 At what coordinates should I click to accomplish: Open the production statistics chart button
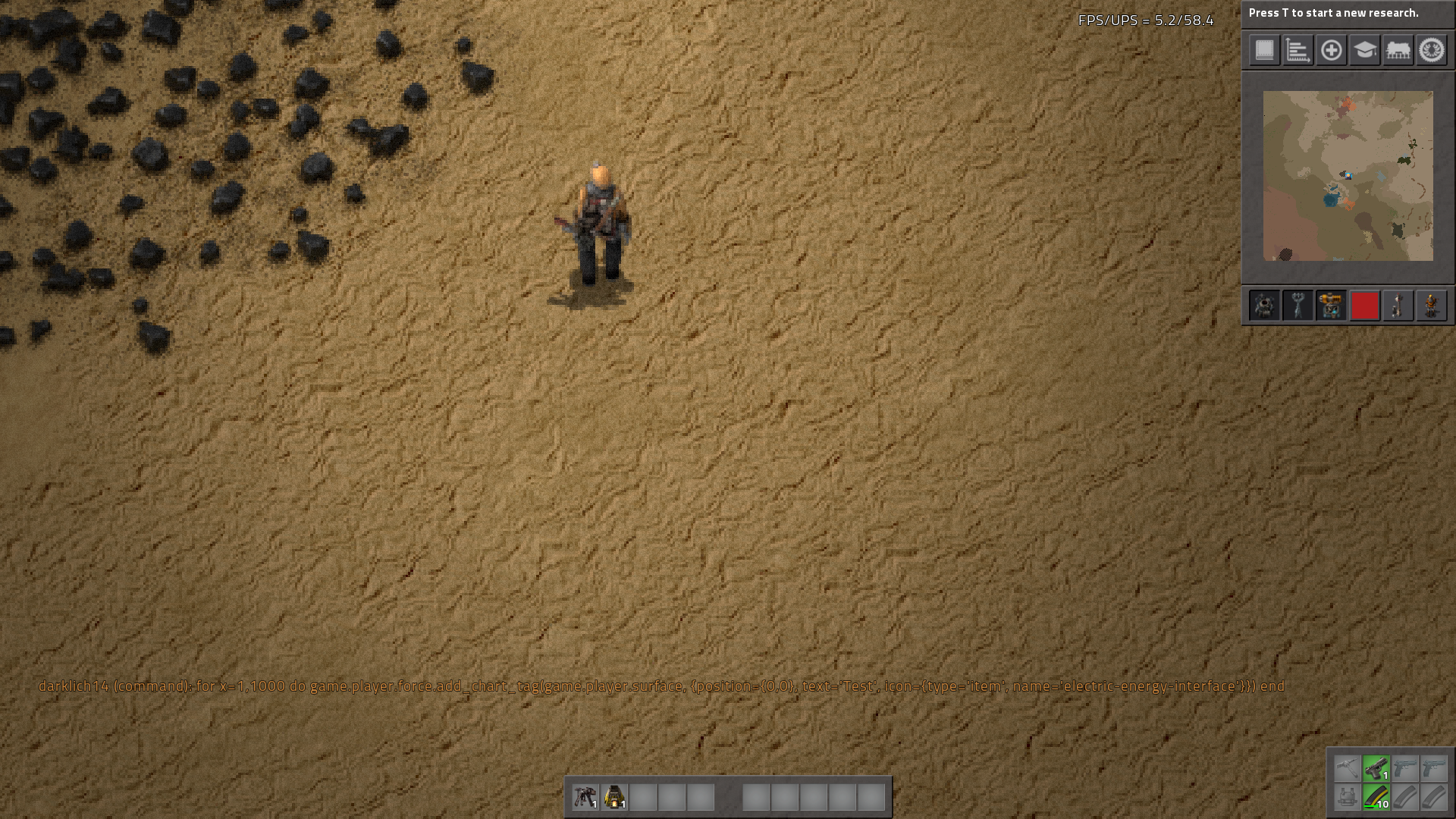click(x=1298, y=51)
